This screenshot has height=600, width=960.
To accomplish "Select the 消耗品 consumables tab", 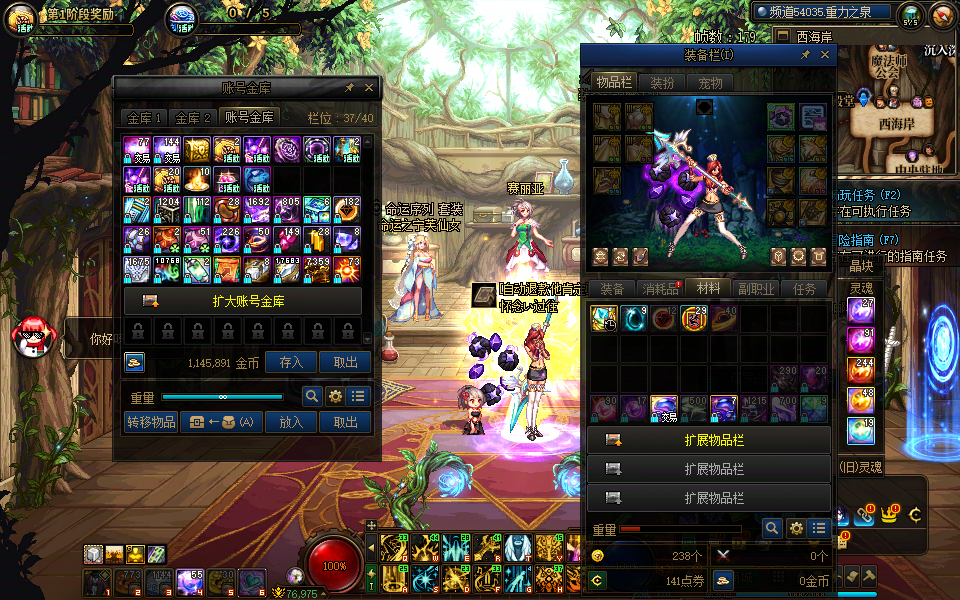I will point(659,288).
